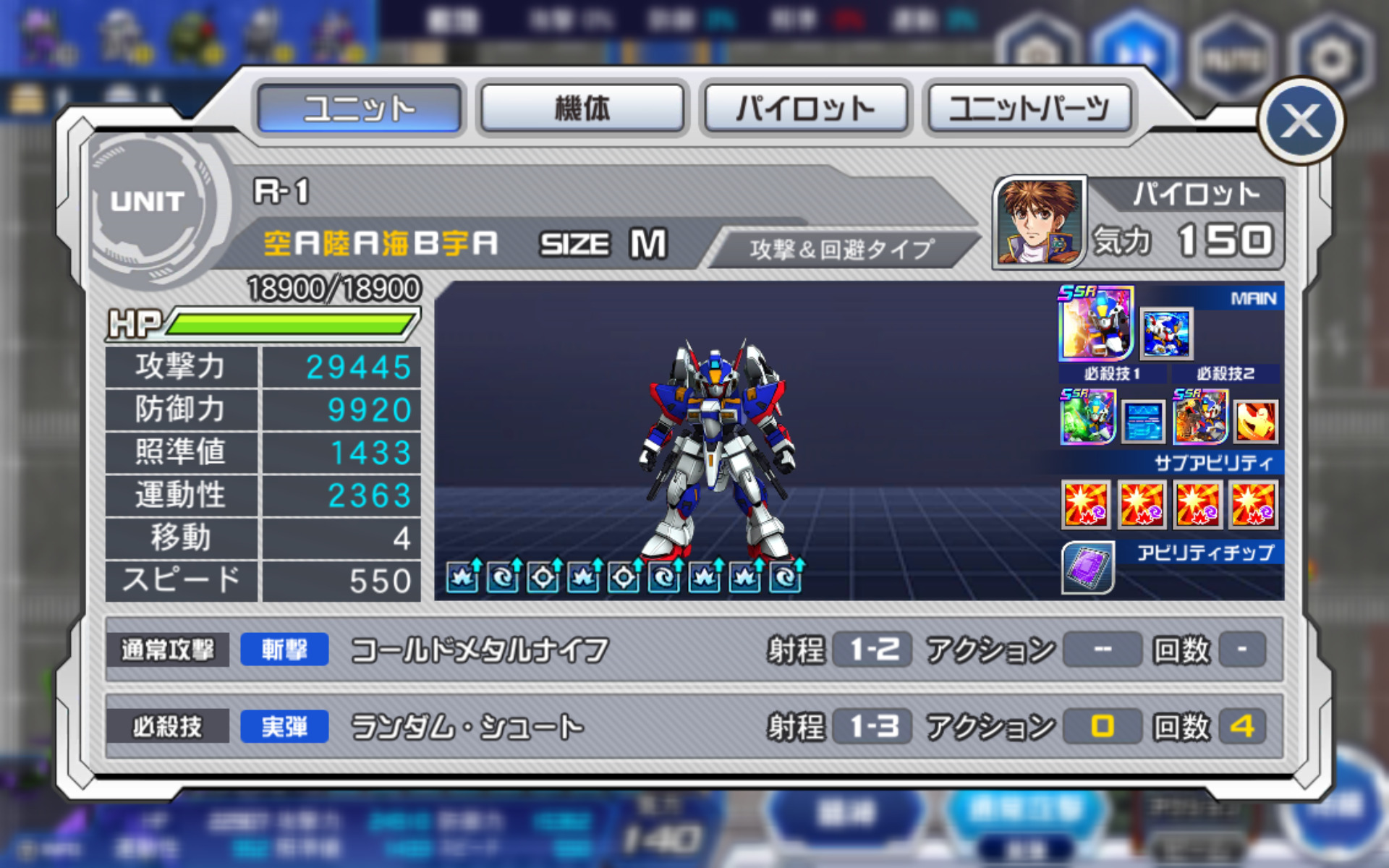This screenshot has height=868, width=1389.
Task: Show the パイロット tab
Action: (x=805, y=109)
